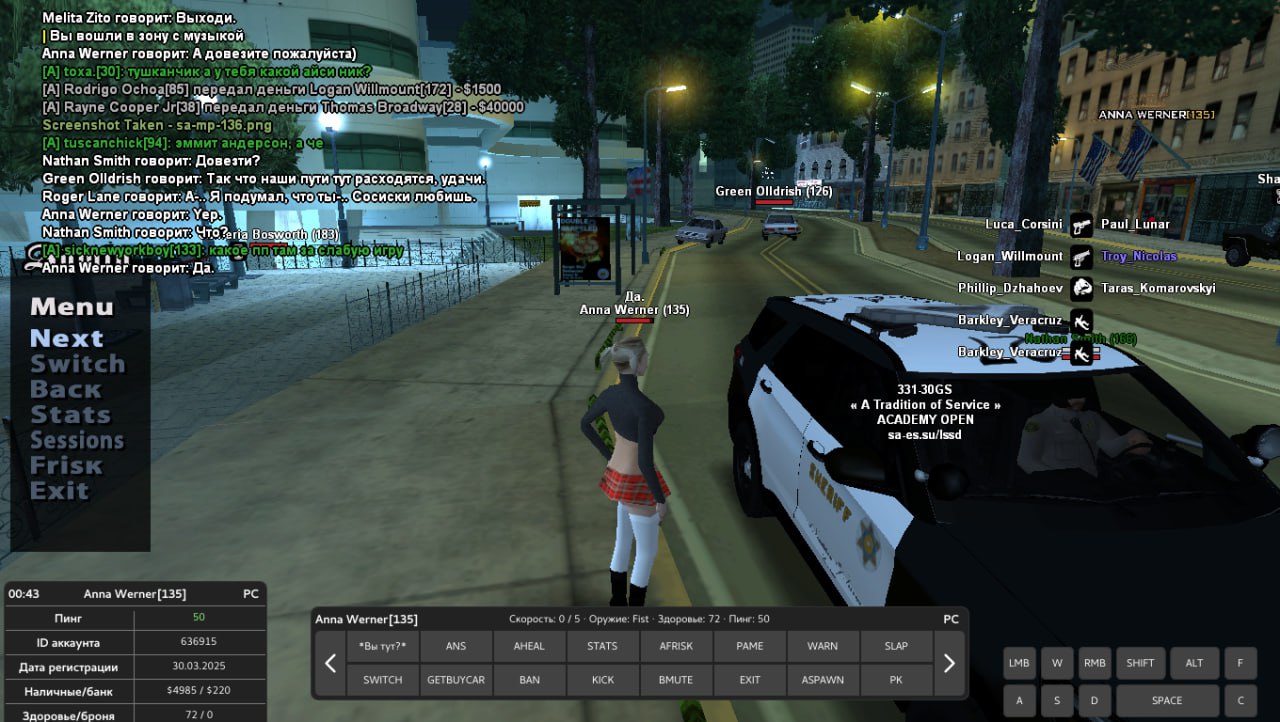Open Sessions from the Menu list
This screenshot has width=1280, height=722.
[77, 440]
